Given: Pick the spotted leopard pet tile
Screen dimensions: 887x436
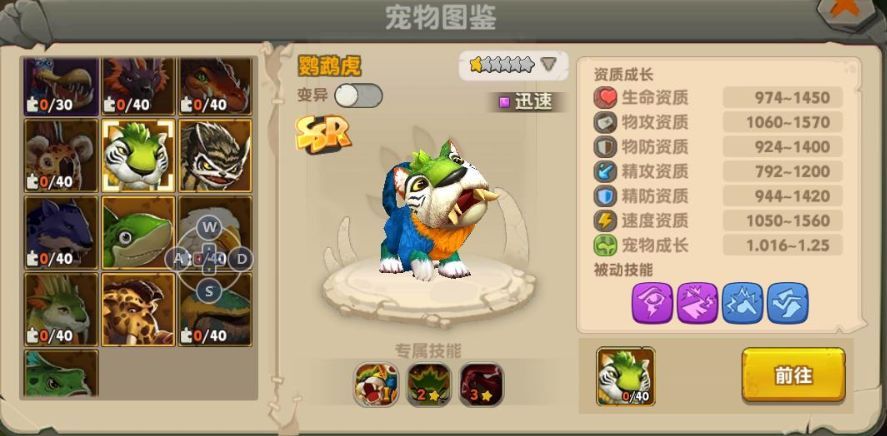Looking at the screenshot, I should (x=137, y=309).
